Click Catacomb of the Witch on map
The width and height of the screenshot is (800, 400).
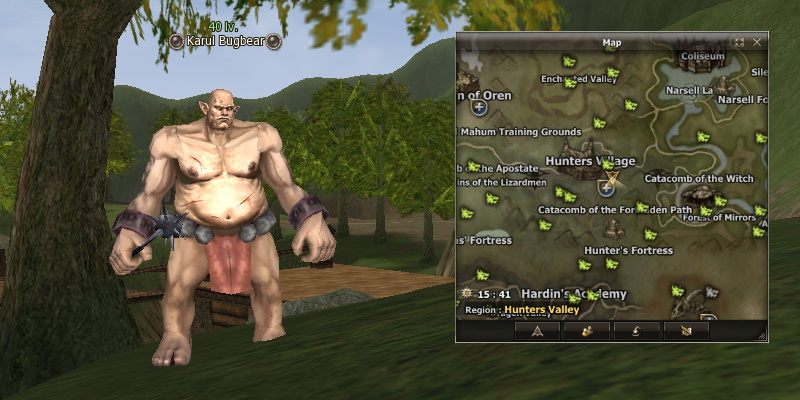pyautogui.click(x=698, y=179)
